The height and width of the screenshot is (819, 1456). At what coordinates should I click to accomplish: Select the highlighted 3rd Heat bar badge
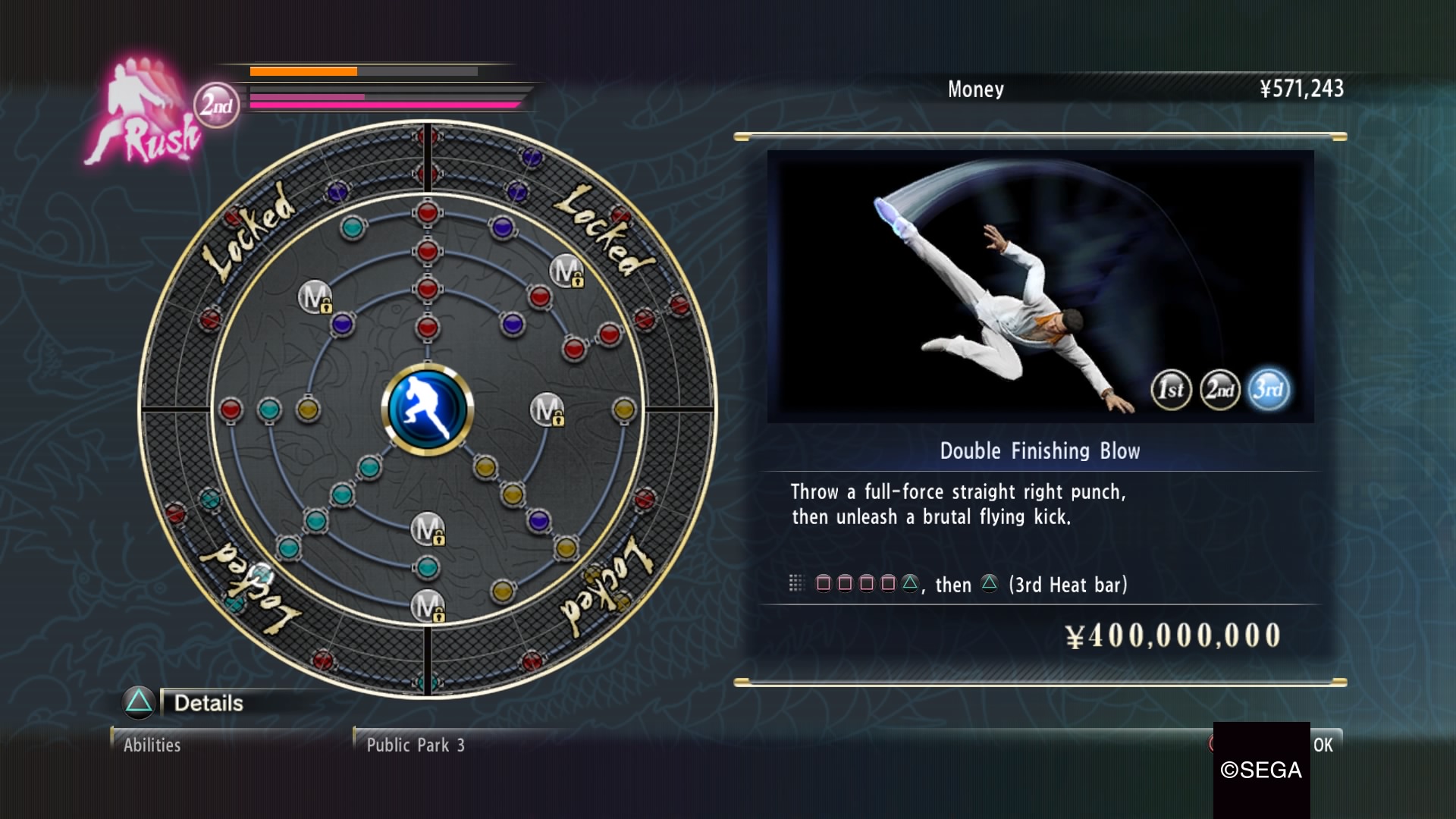pyautogui.click(x=1269, y=390)
